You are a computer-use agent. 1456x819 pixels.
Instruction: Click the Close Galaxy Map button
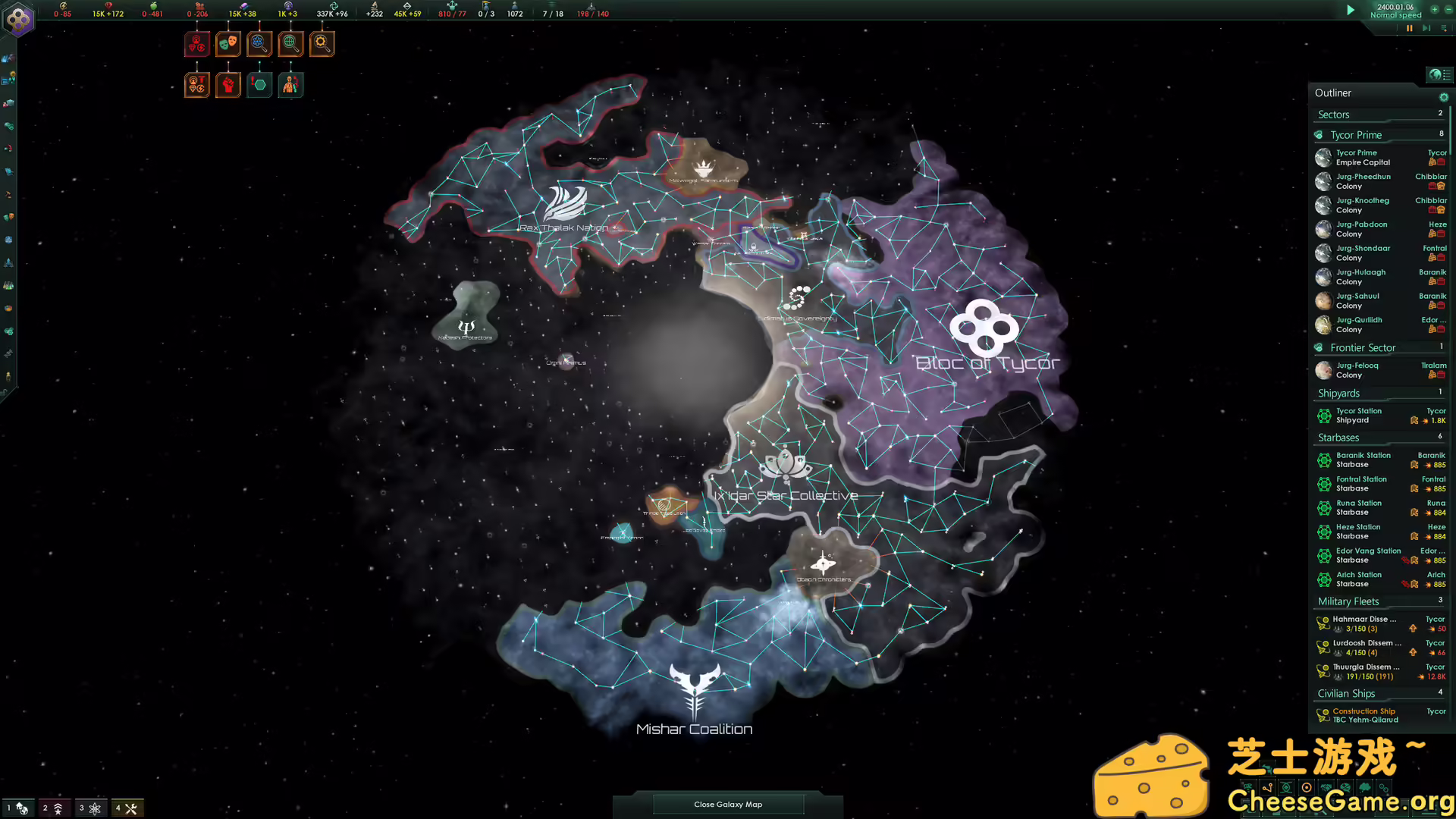click(727, 804)
